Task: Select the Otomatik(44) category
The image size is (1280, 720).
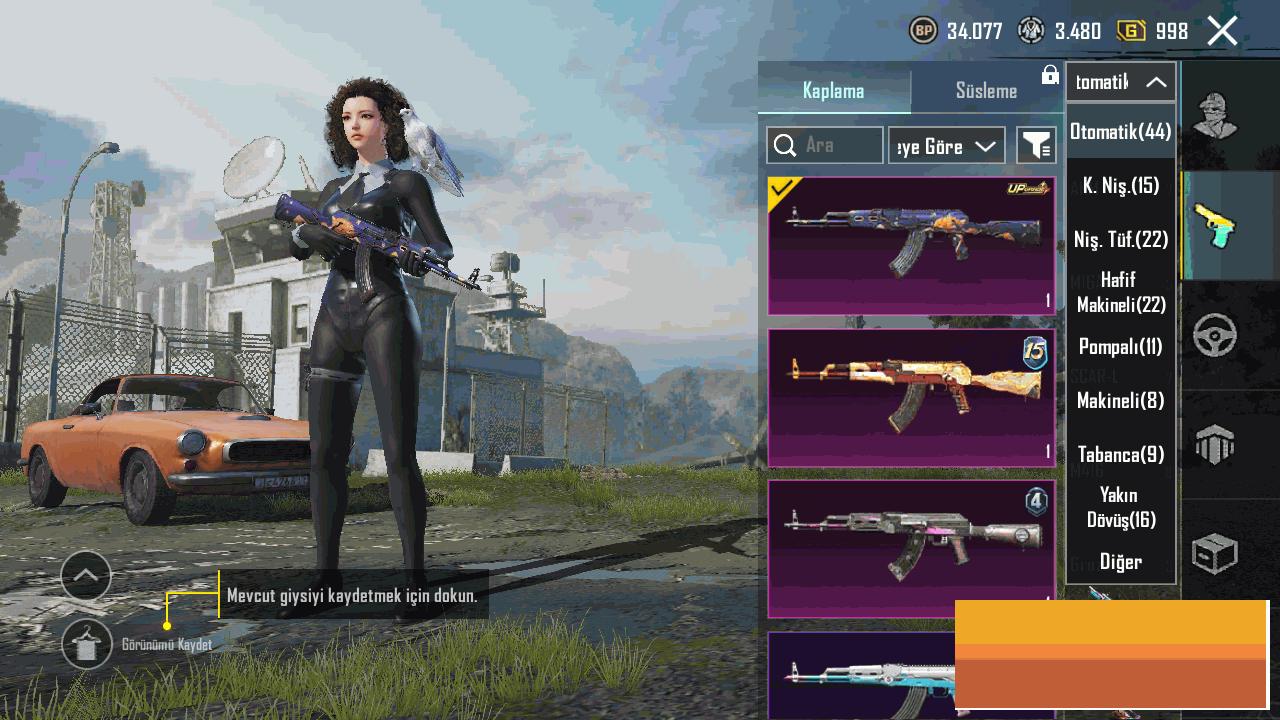Action: (x=1120, y=131)
